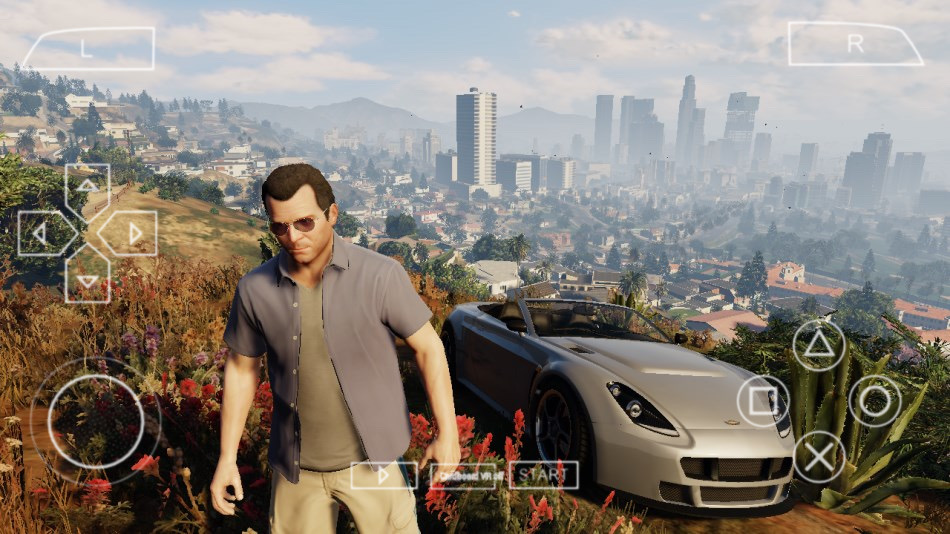Tap the START button overlay
Screen dimensions: 950x534
(543, 475)
